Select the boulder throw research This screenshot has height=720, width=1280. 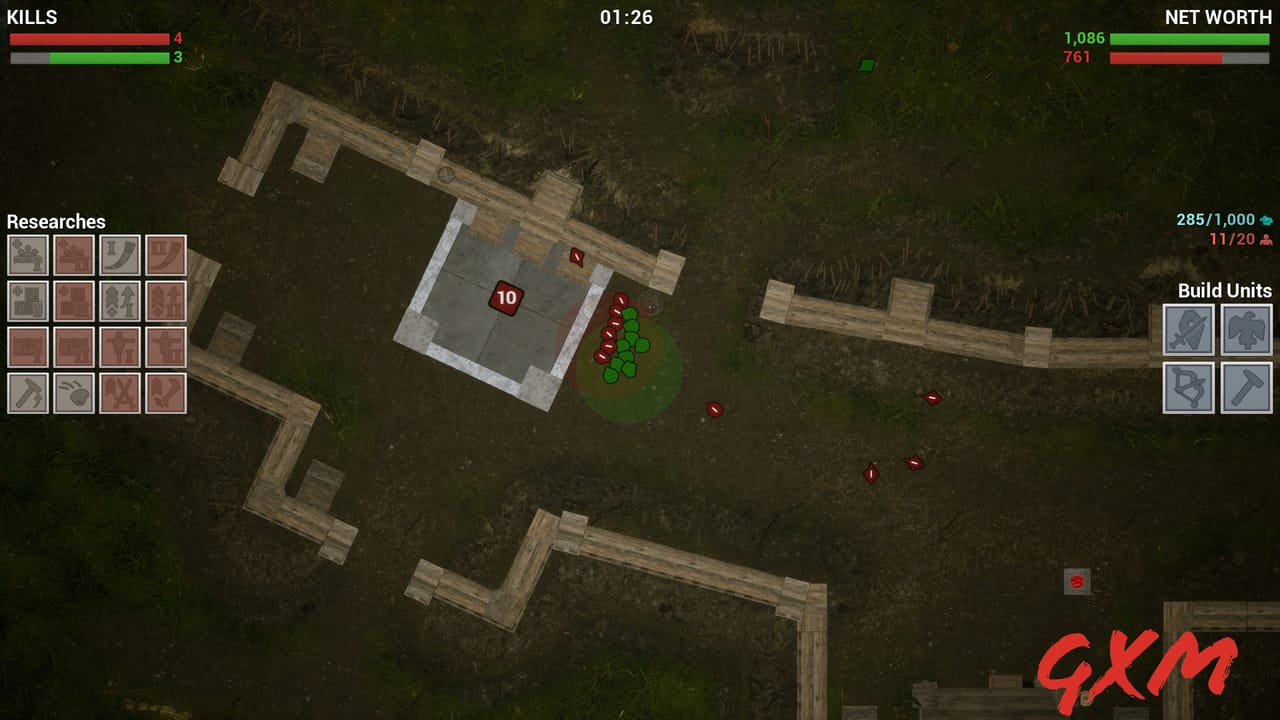tap(76, 390)
